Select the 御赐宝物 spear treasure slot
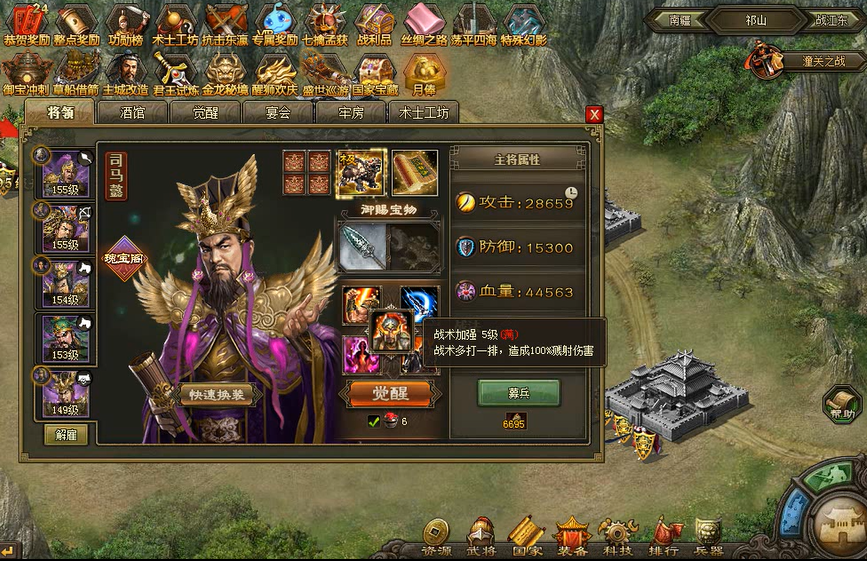The image size is (867, 561). point(361,246)
